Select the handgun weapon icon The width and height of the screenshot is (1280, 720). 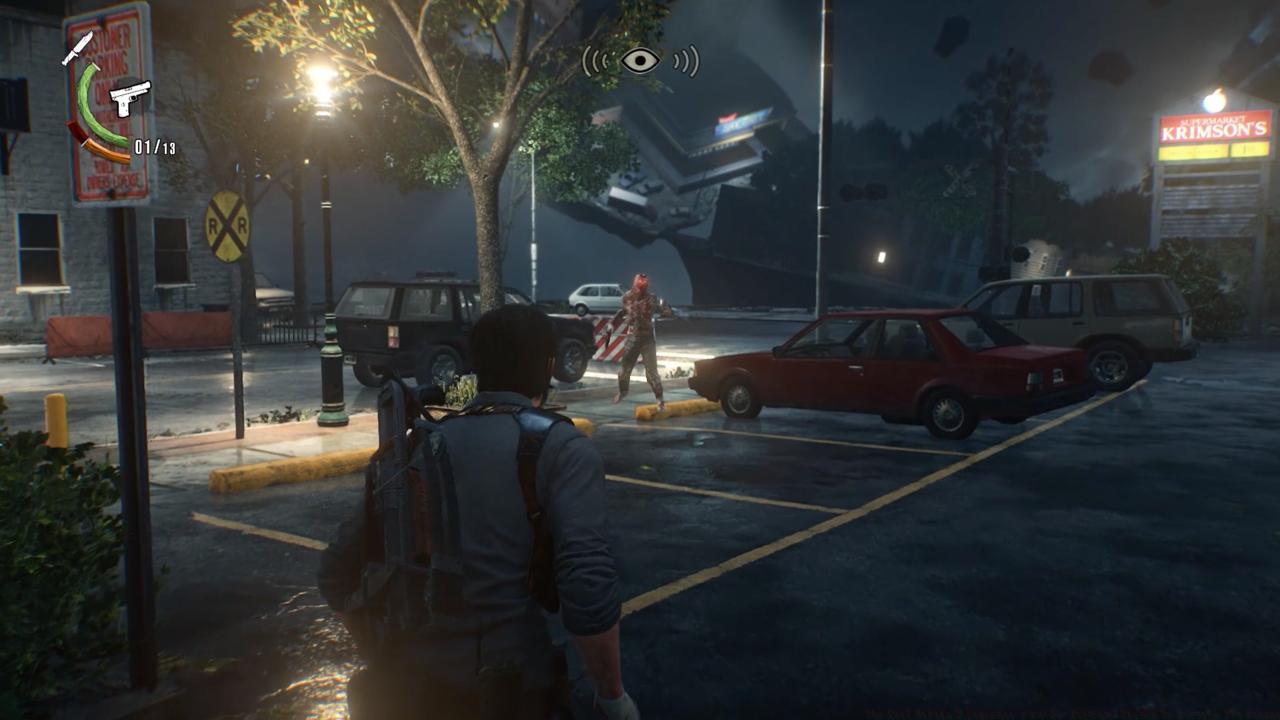129,98
